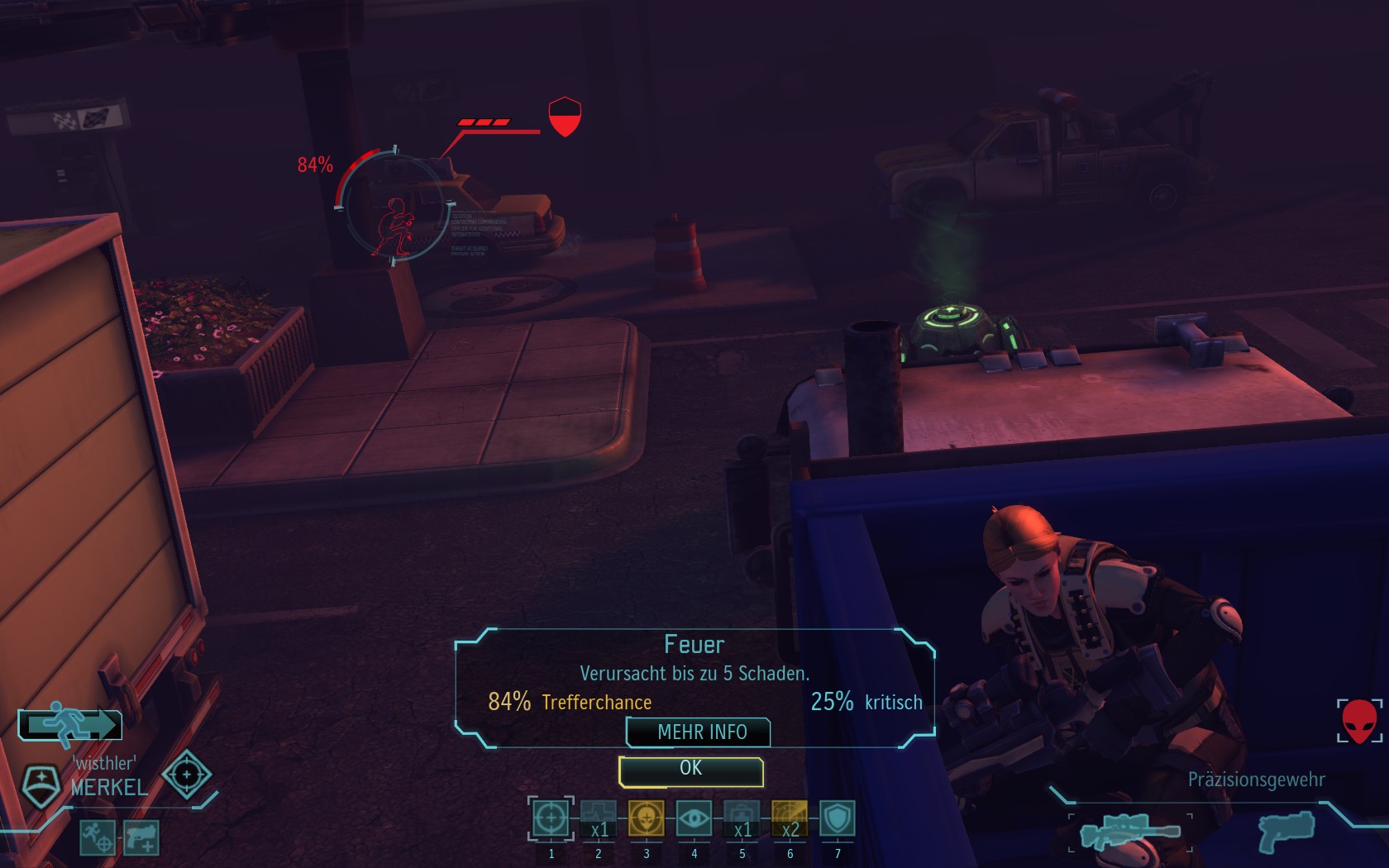
Task: Select the crosshair Fire ability
Action: pyautogui.click(x=551, y=818)
